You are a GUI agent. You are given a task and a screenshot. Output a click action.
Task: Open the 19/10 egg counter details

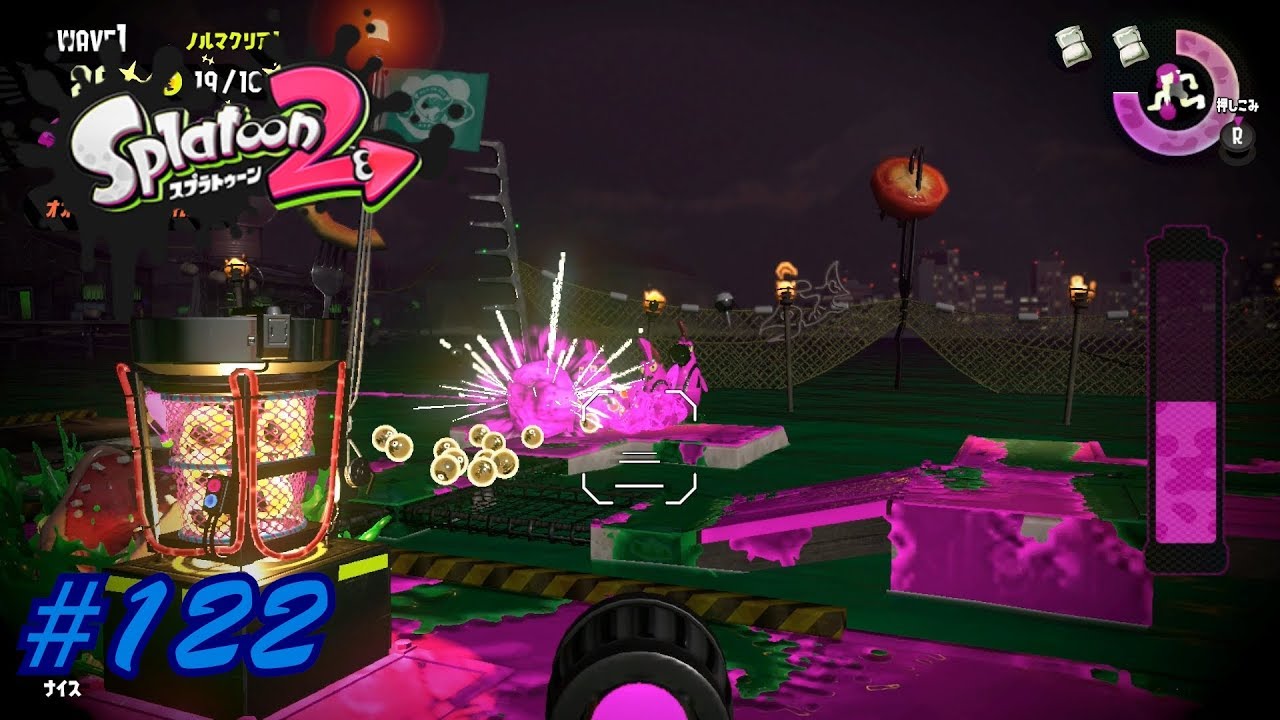(227, 82)
